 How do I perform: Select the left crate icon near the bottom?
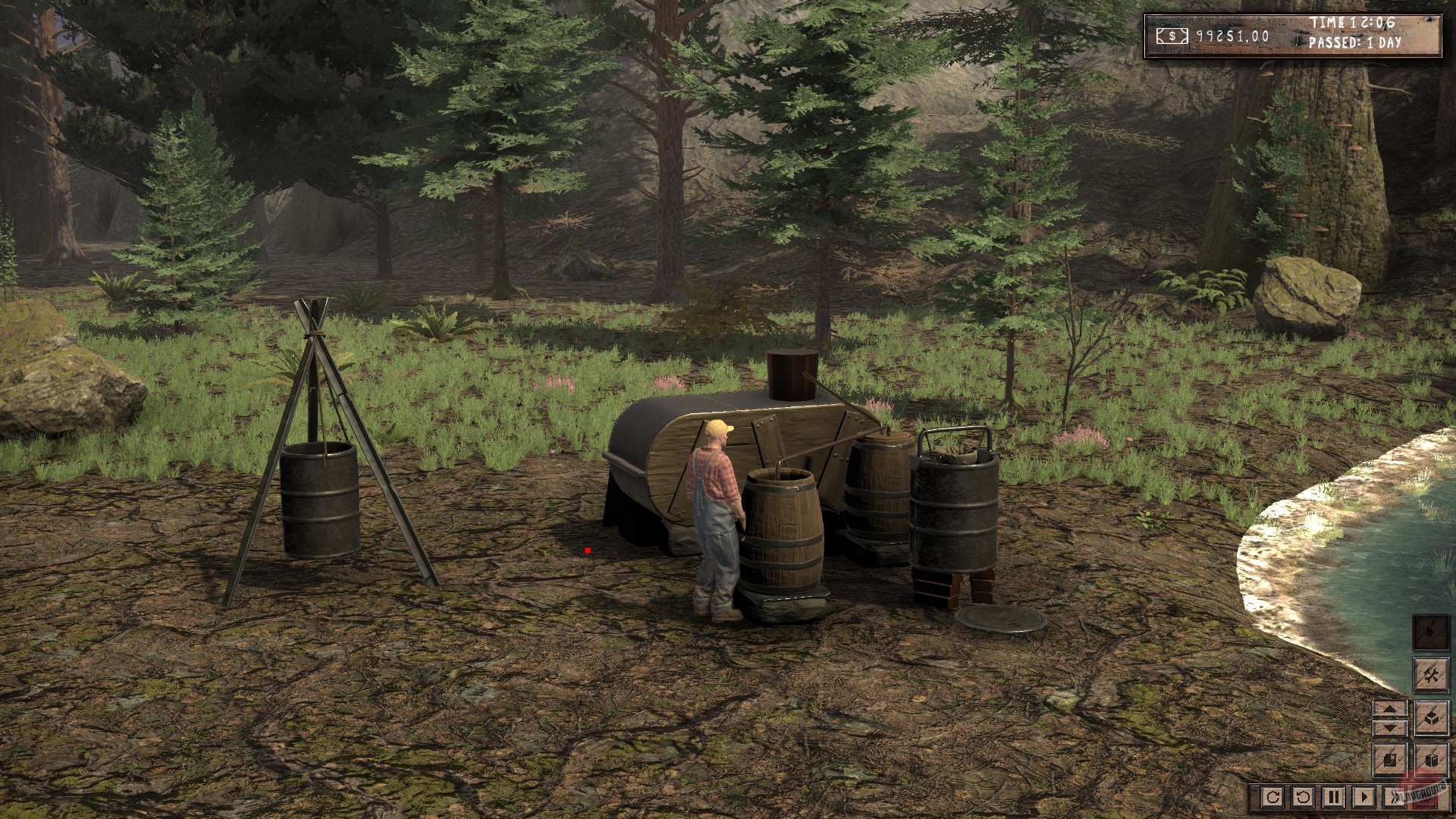pos(1389,761)
